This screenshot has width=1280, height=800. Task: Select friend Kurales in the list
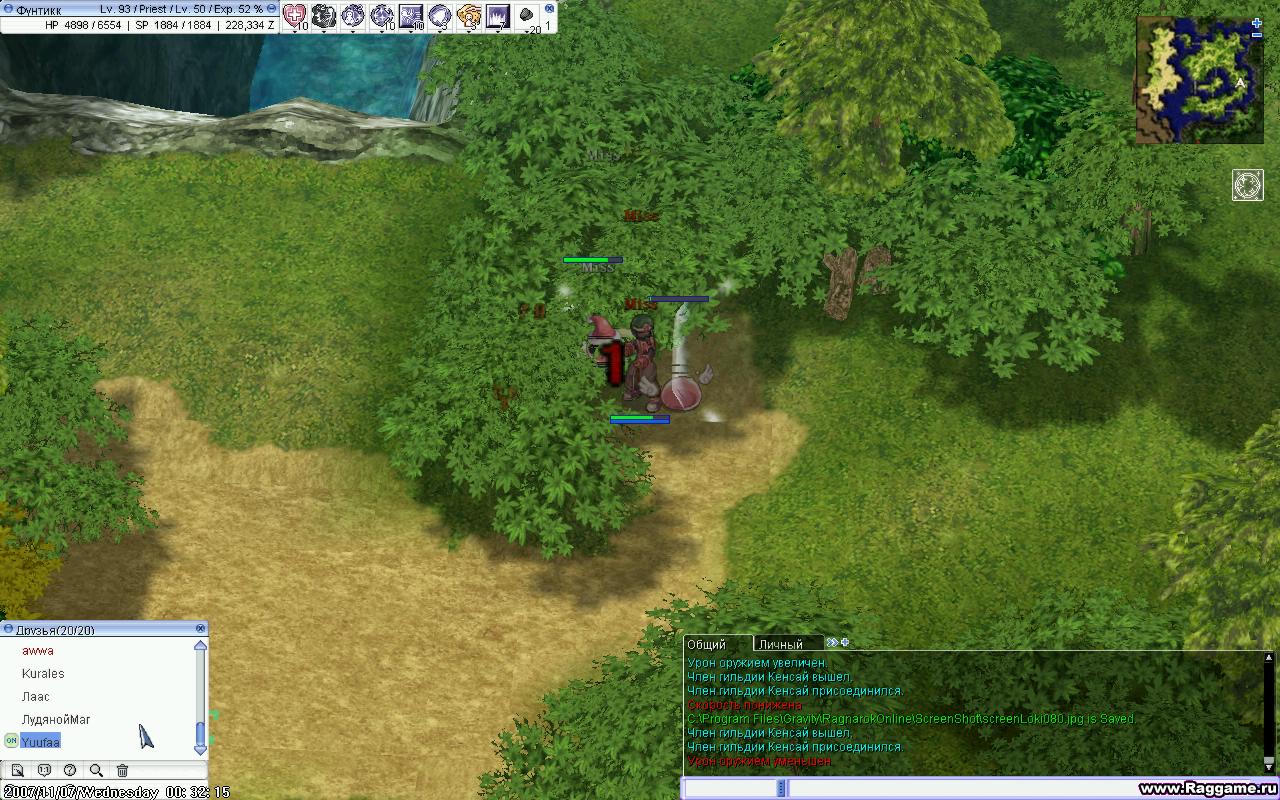(x=43, y=674)
